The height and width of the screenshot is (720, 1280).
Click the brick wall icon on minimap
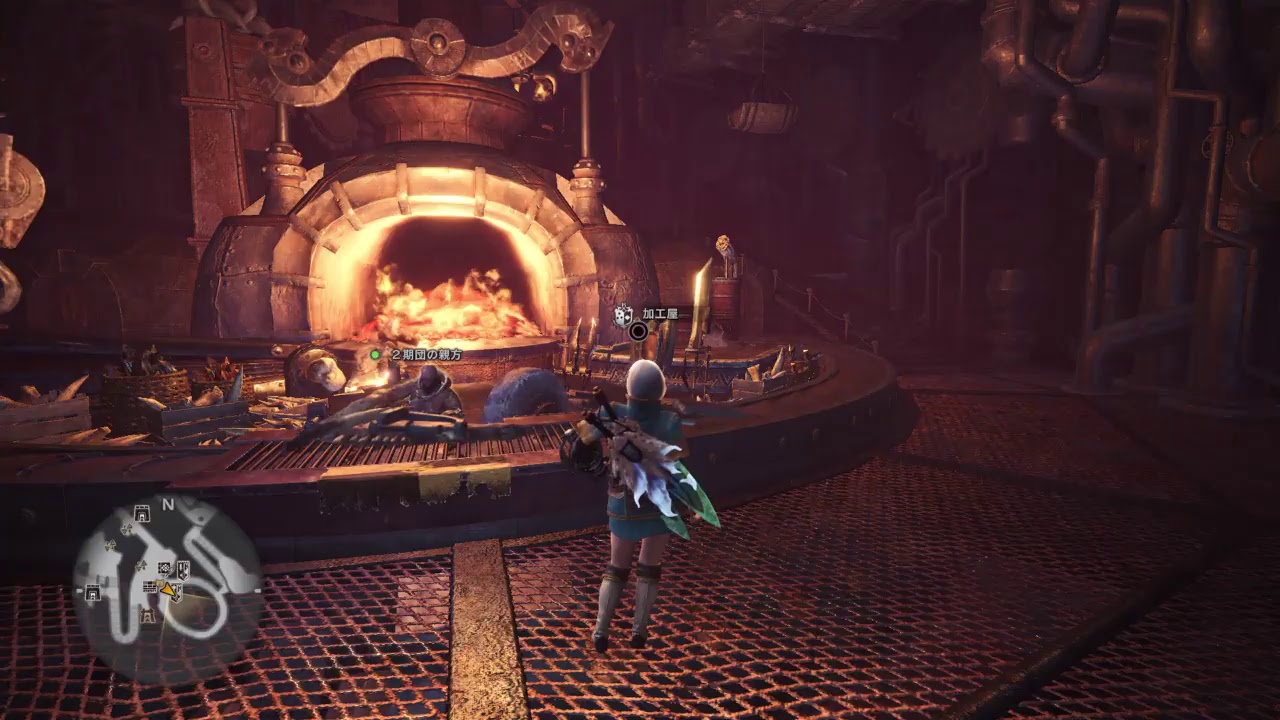click(150, 586)
